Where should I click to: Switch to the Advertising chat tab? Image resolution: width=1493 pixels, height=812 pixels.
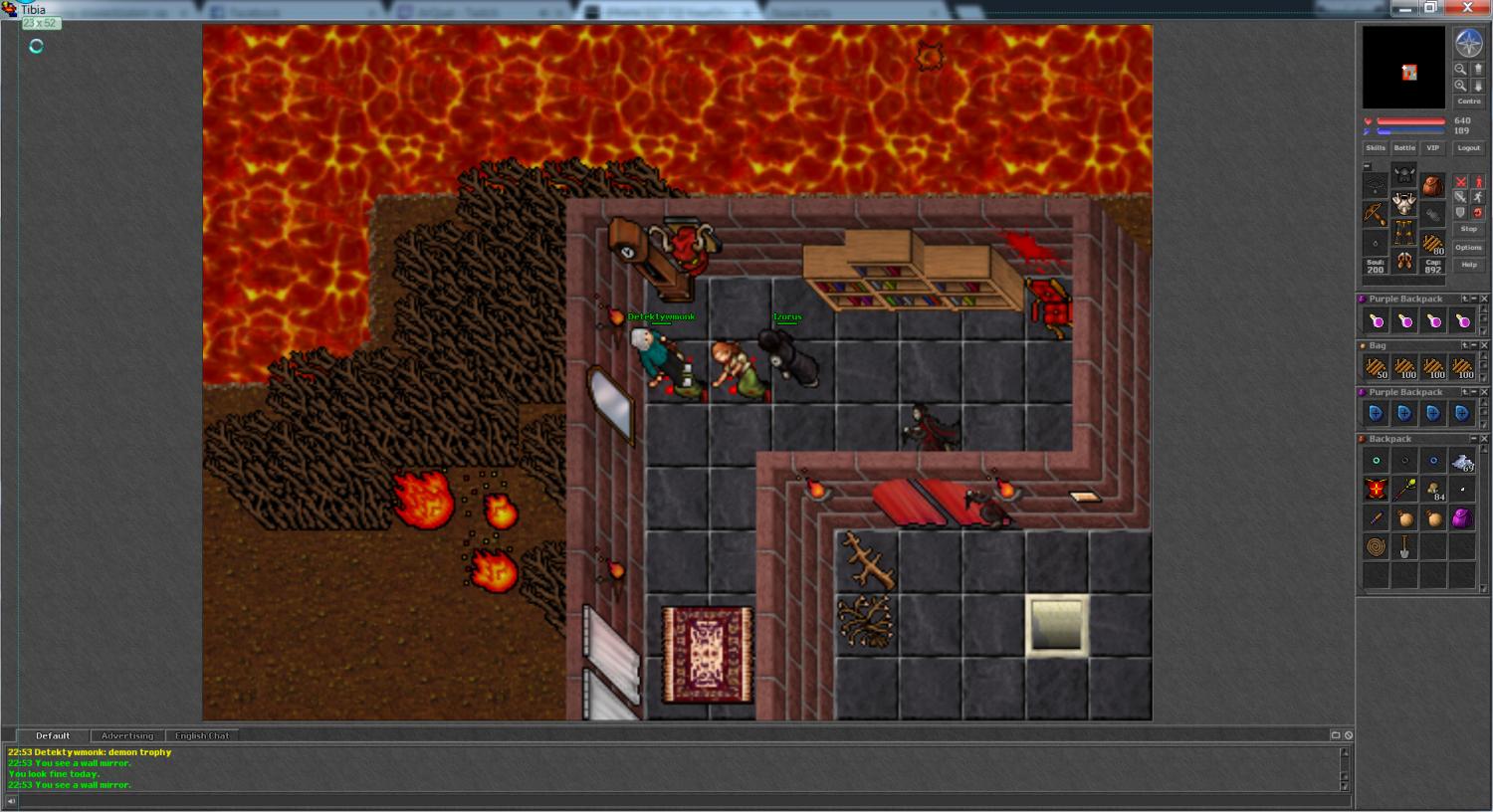127,735
